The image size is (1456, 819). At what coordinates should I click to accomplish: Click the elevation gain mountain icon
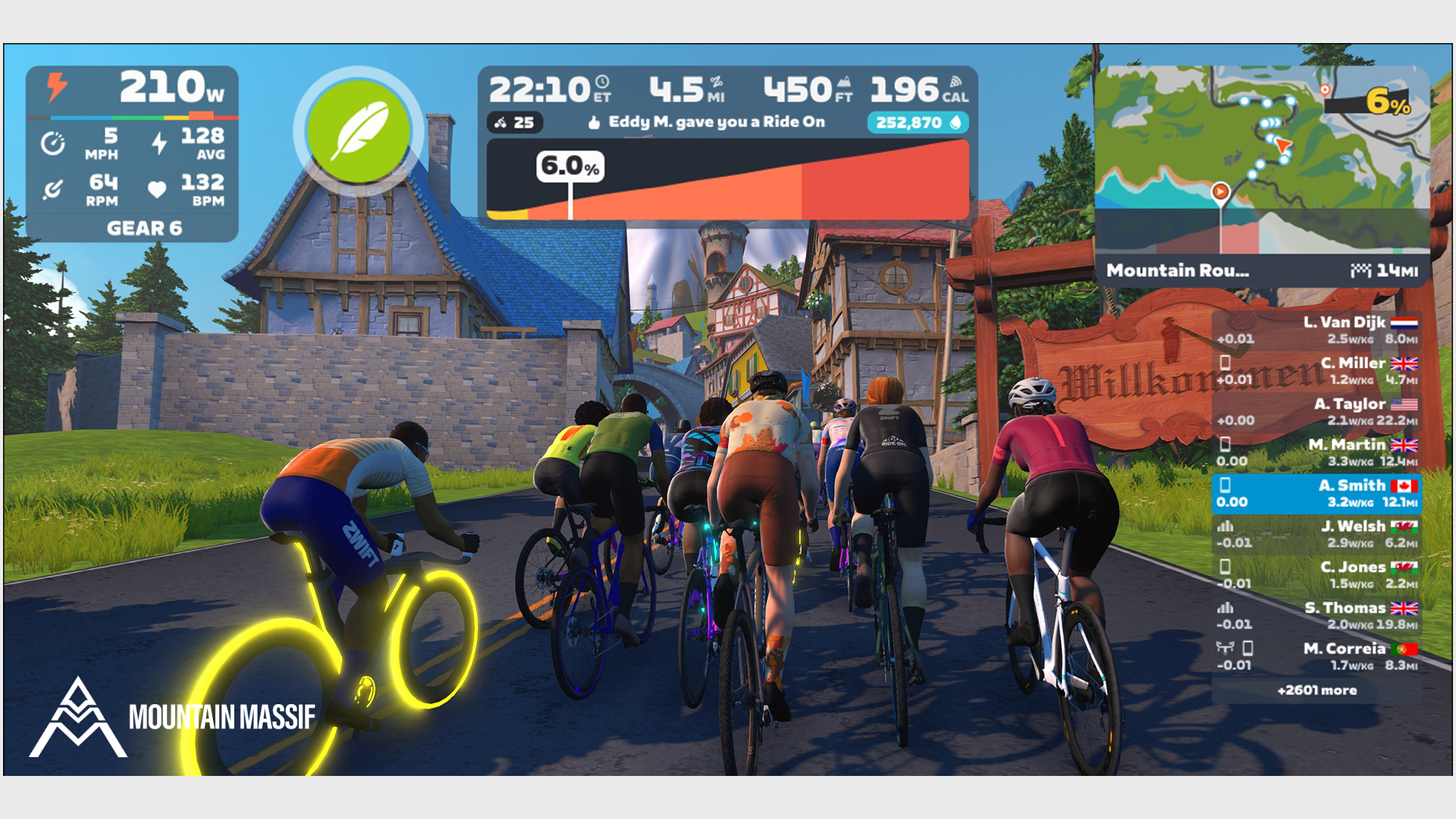(844, 83)
